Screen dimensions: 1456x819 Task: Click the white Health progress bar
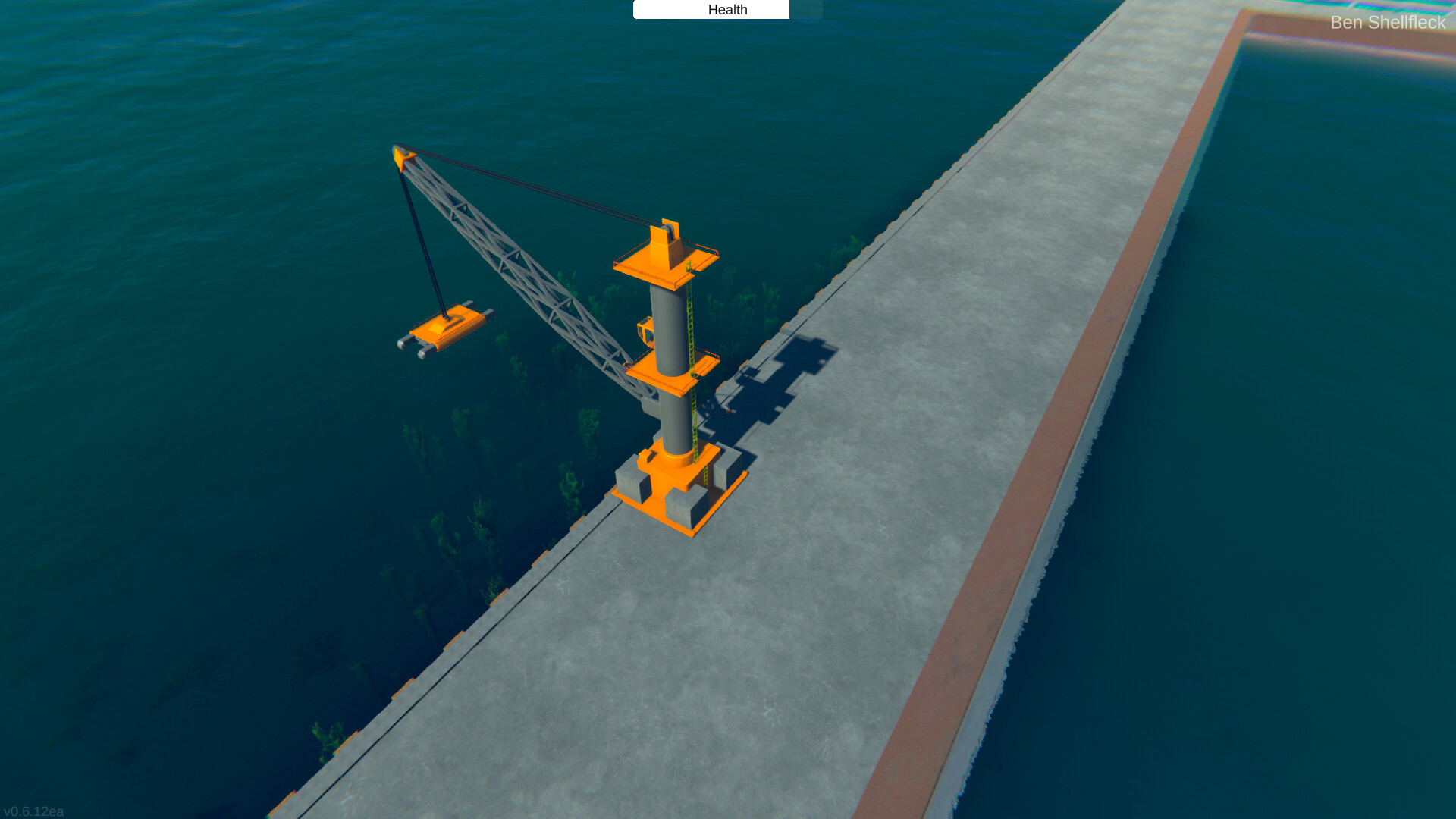[711, 9]
